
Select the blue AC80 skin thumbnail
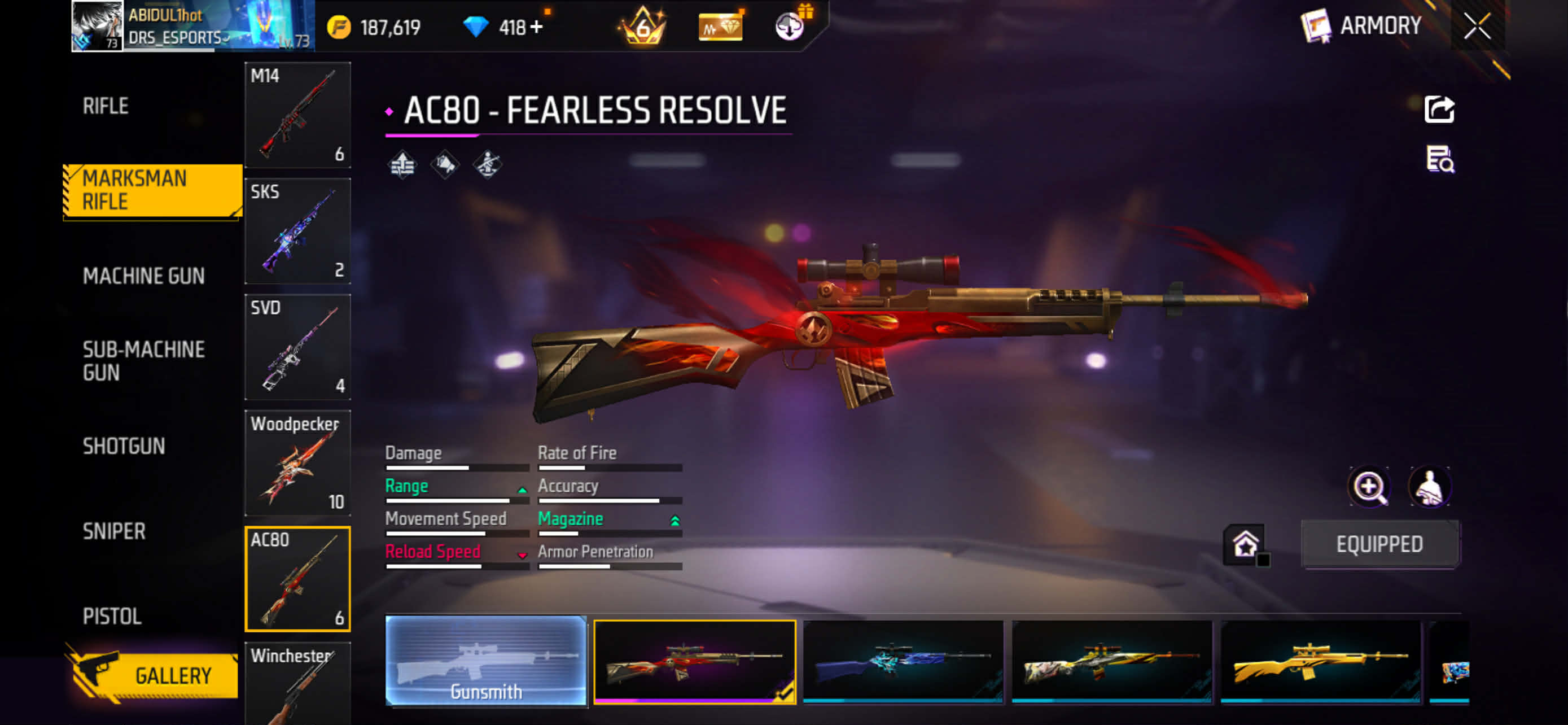(x=903, y=662)
